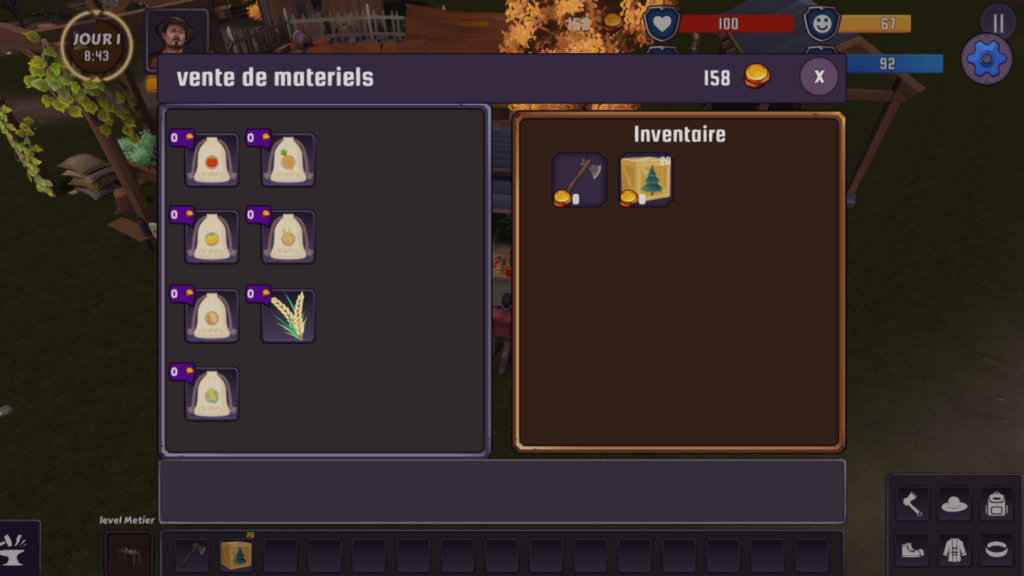Click the level Metier workbench slot
Screen dimensions: 1024x576
click(x=129, y=554)
